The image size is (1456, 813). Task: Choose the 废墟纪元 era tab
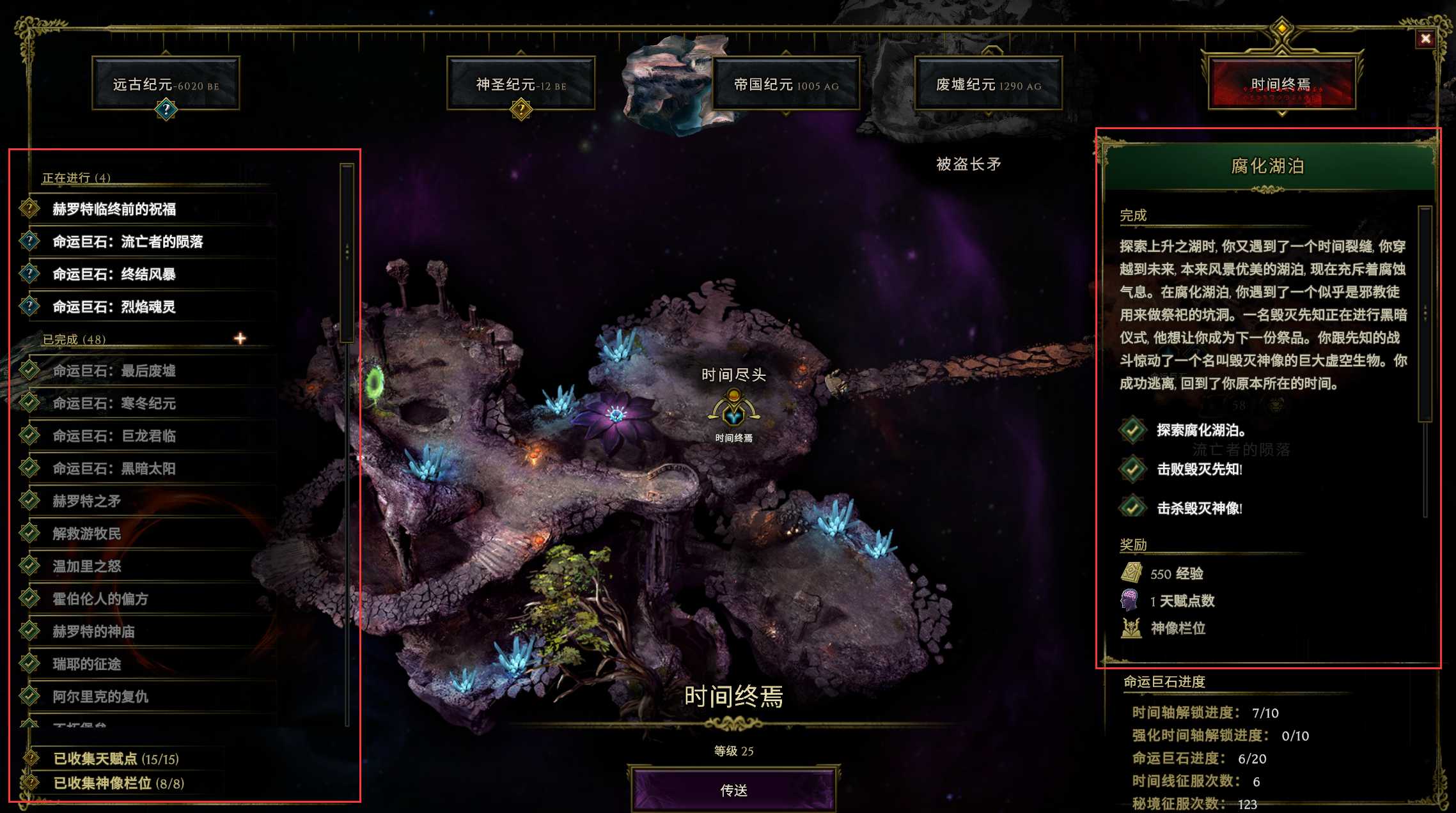pyautogui.click(x=988, y=84)
